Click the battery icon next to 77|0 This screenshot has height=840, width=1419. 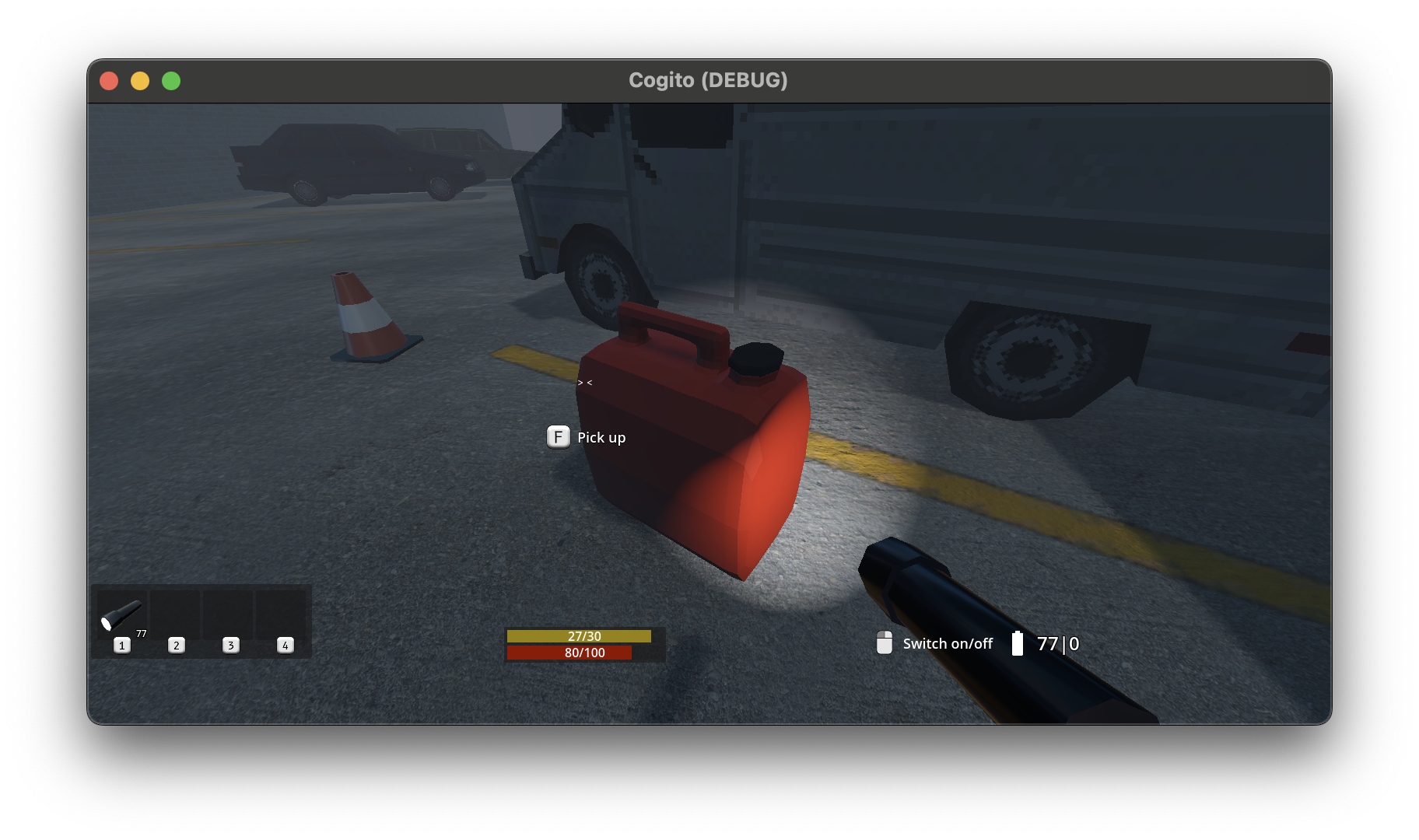(1019, 643)
